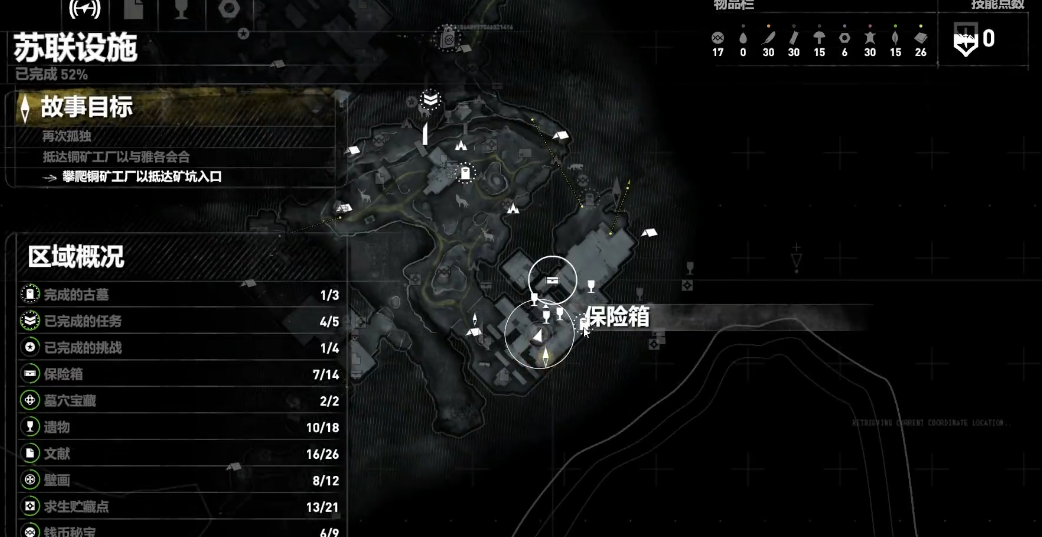The height and width of the screenshot is (537, 1042).
Task: Select the 完成的古墓 tombs row
Action: (180, 295)
